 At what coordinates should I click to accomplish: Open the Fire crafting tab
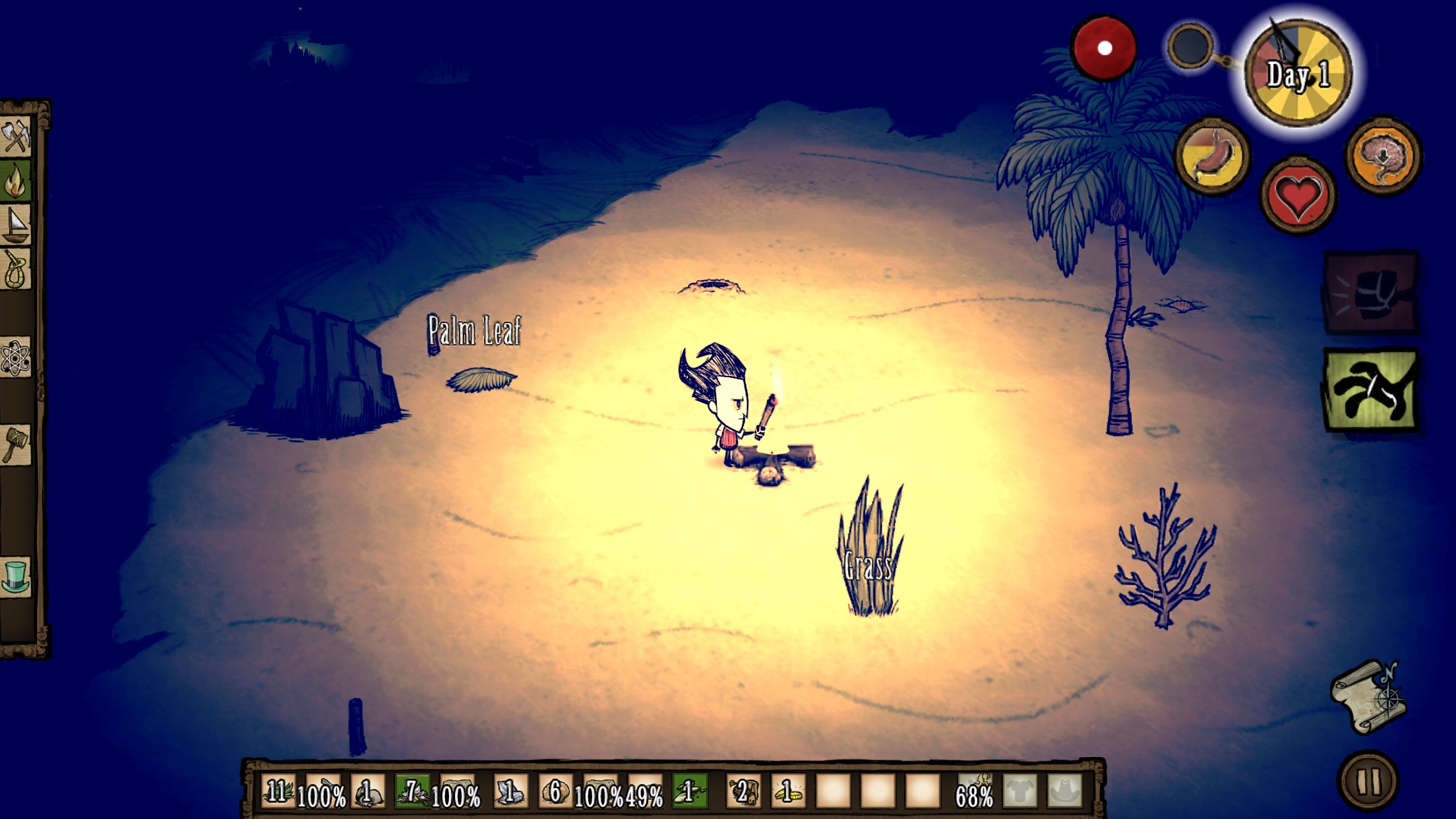[x=16, y=180]
